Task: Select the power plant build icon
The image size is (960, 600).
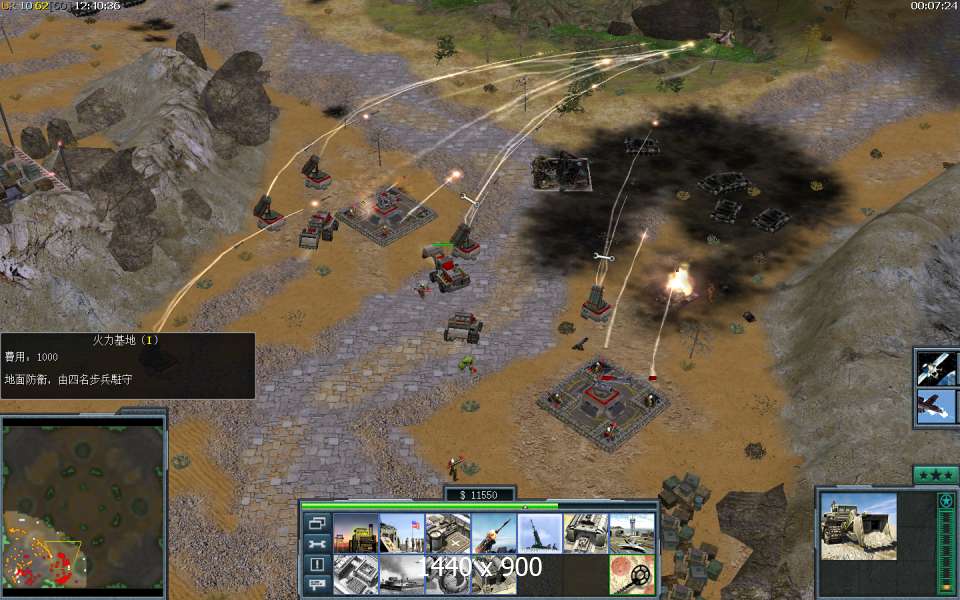Action: coord(356,534)
